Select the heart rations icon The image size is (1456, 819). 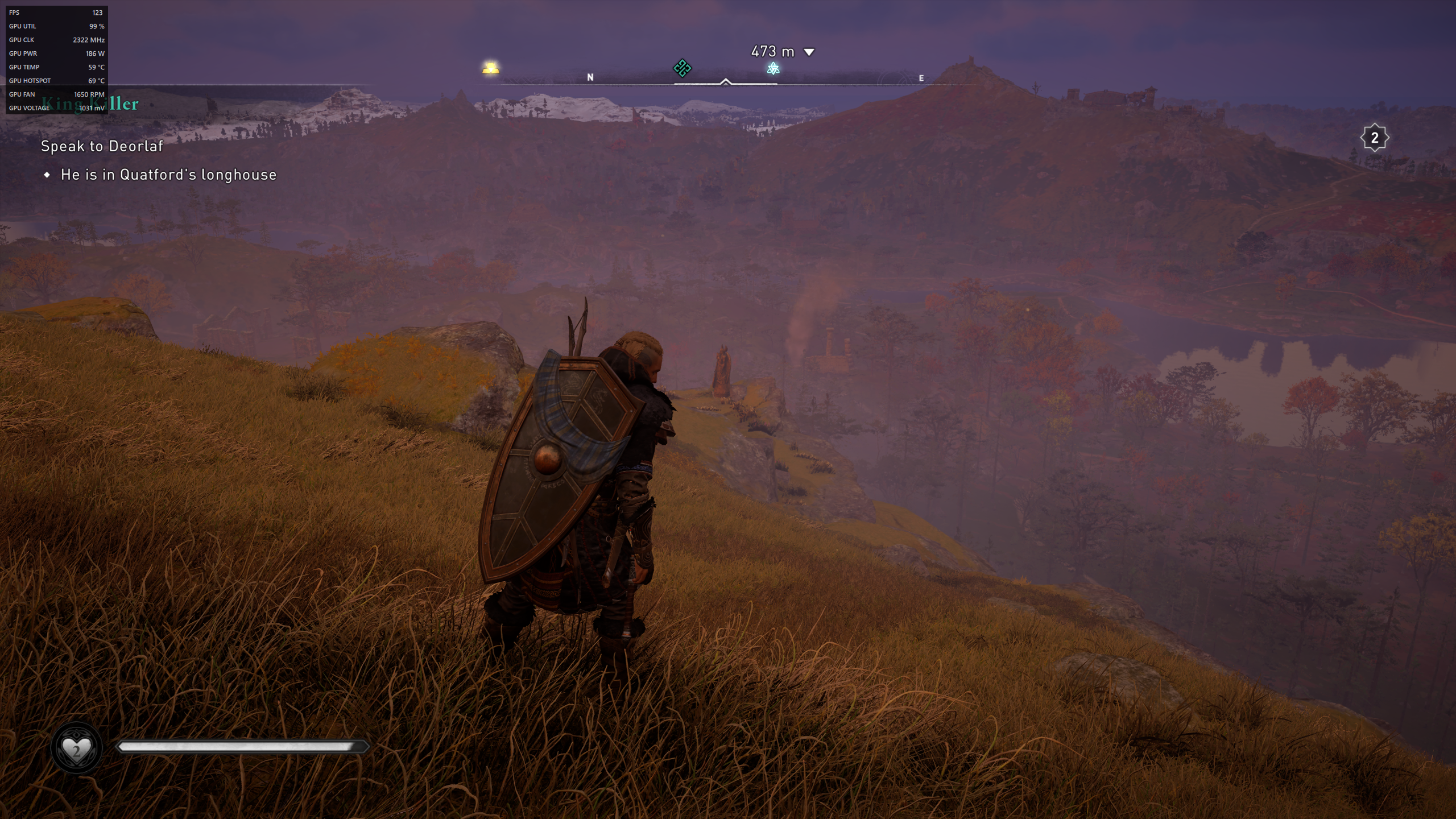point(76,748)
